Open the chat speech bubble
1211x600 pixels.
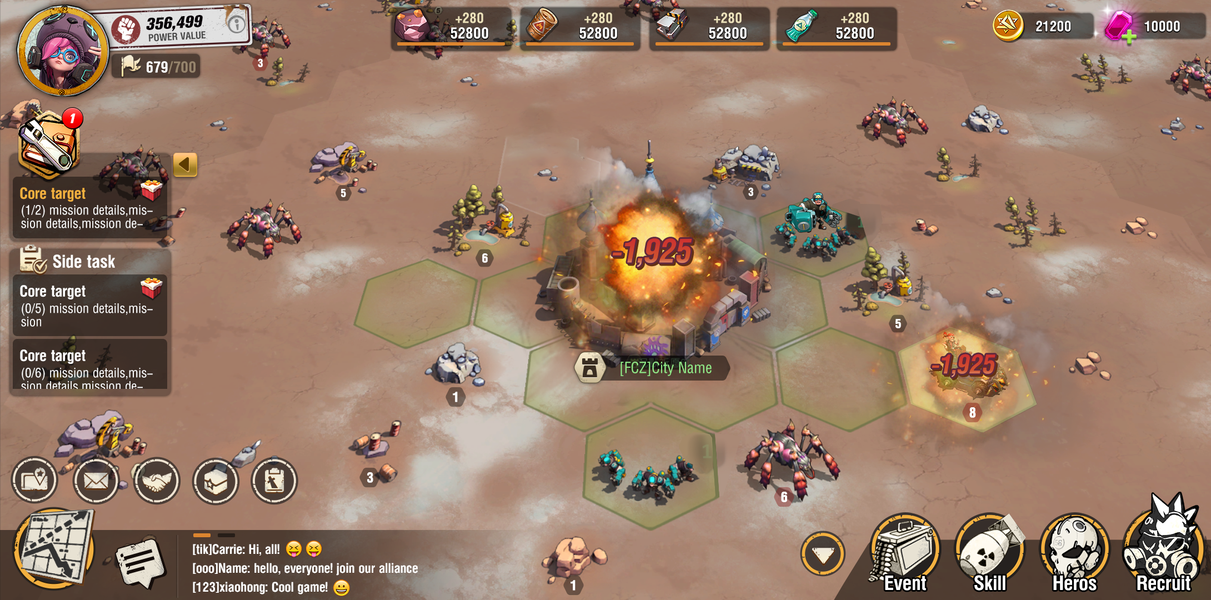pyautogui.click(x=139, y=562)
